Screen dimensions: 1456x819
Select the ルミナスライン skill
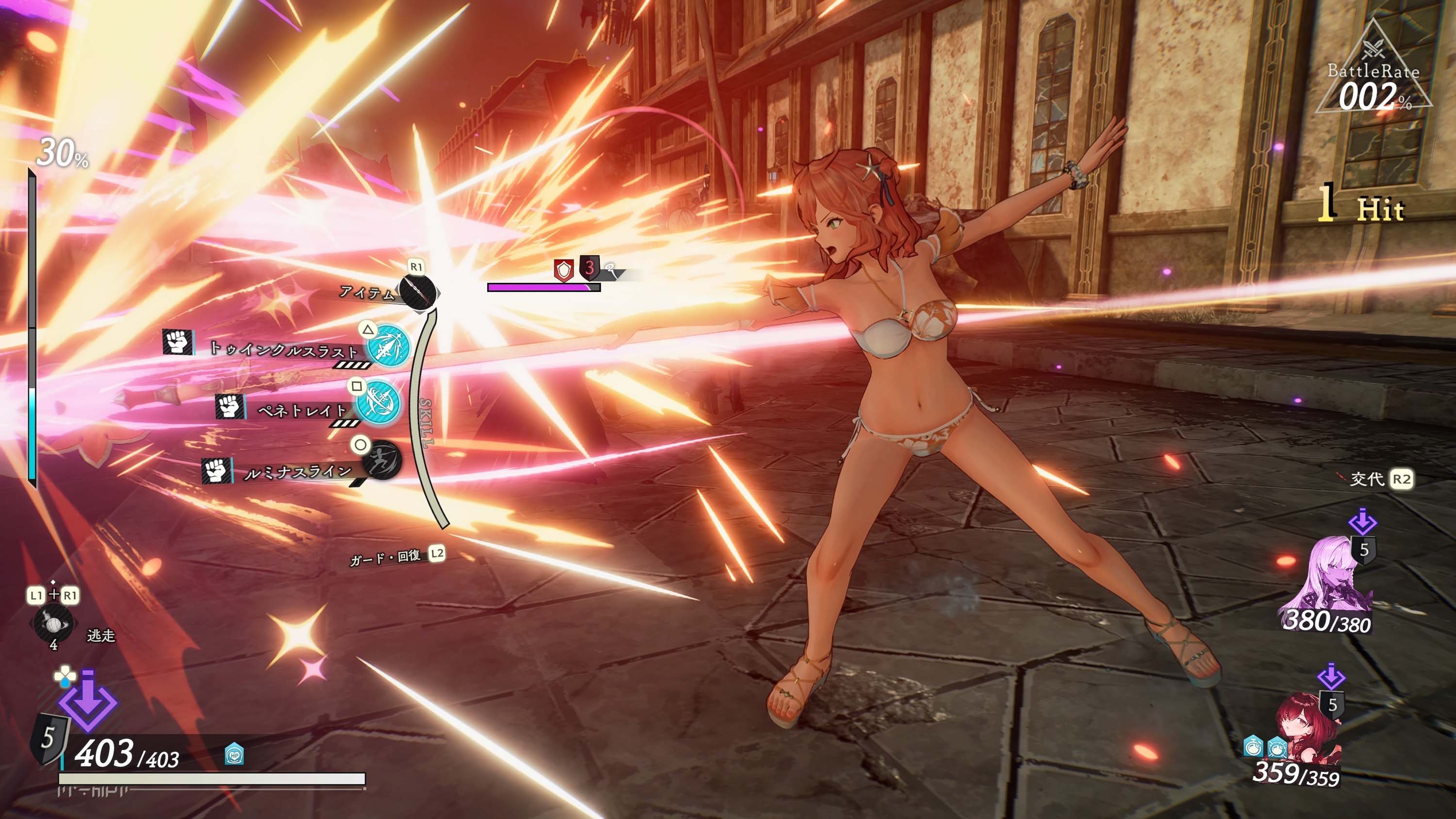tap(381, 459)
